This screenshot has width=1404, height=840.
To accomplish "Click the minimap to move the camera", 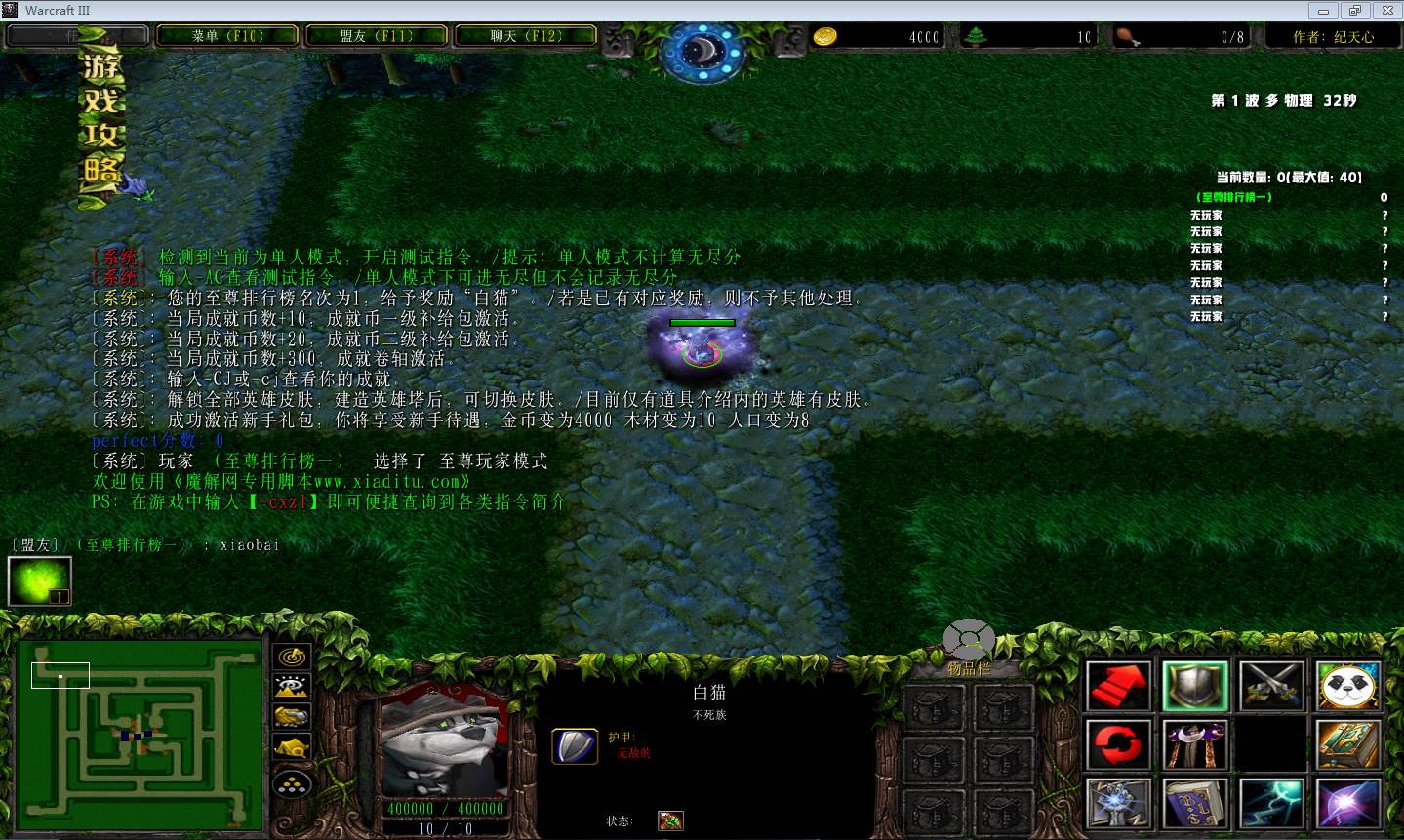I will (x=140, y=734).
